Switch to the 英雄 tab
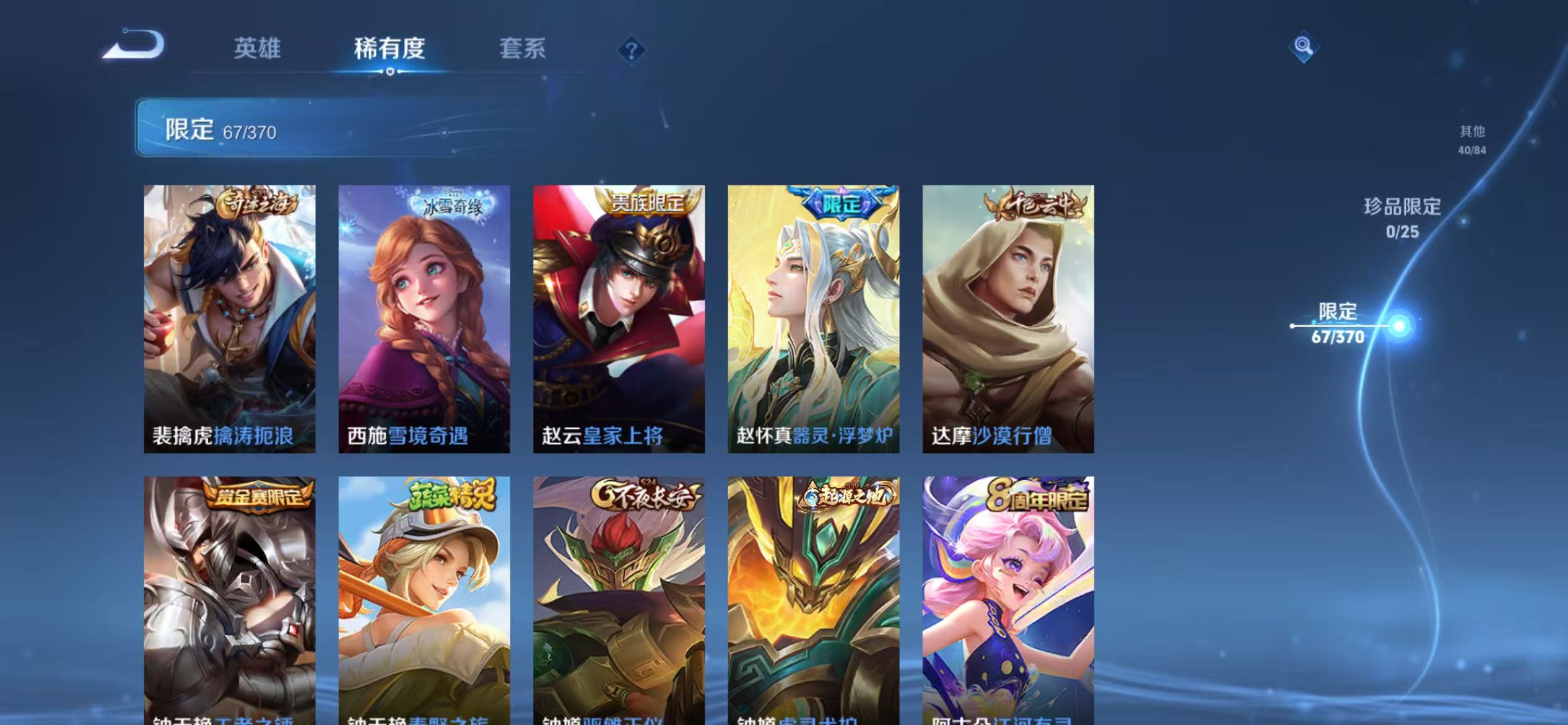The height and width of the screenshot is (725, 1568). pyautogui.click(x=258, y=48)
